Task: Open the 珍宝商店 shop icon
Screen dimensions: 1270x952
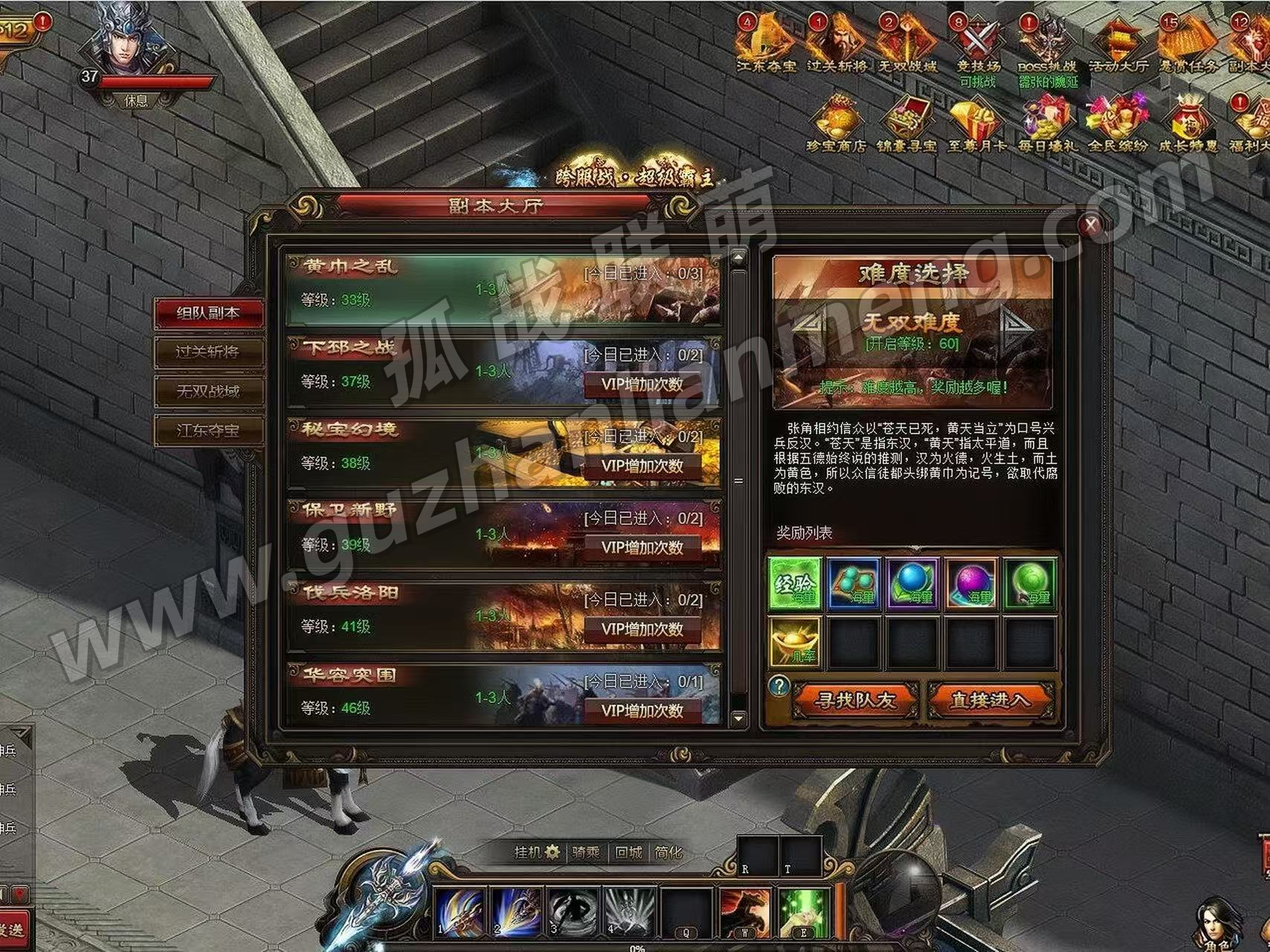Action: [x=837, y=124]
